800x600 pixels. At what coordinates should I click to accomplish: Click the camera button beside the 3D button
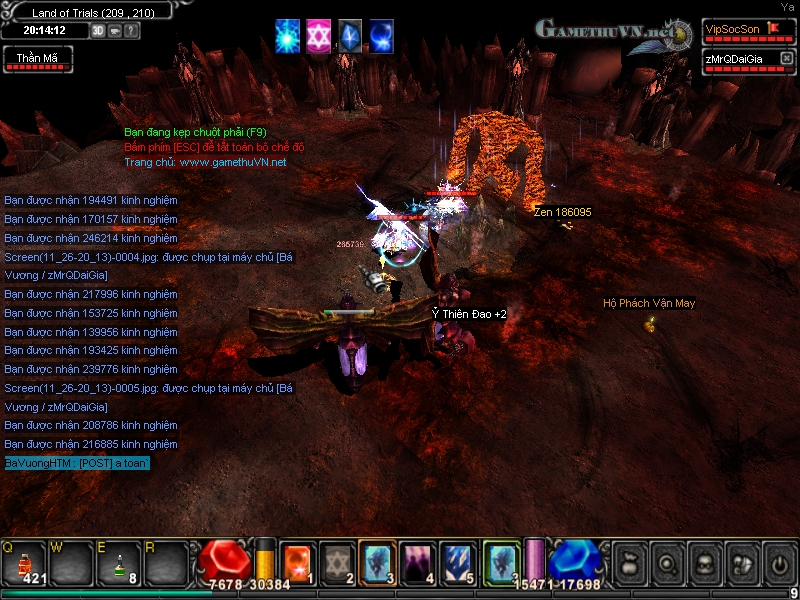coord(115,30)
